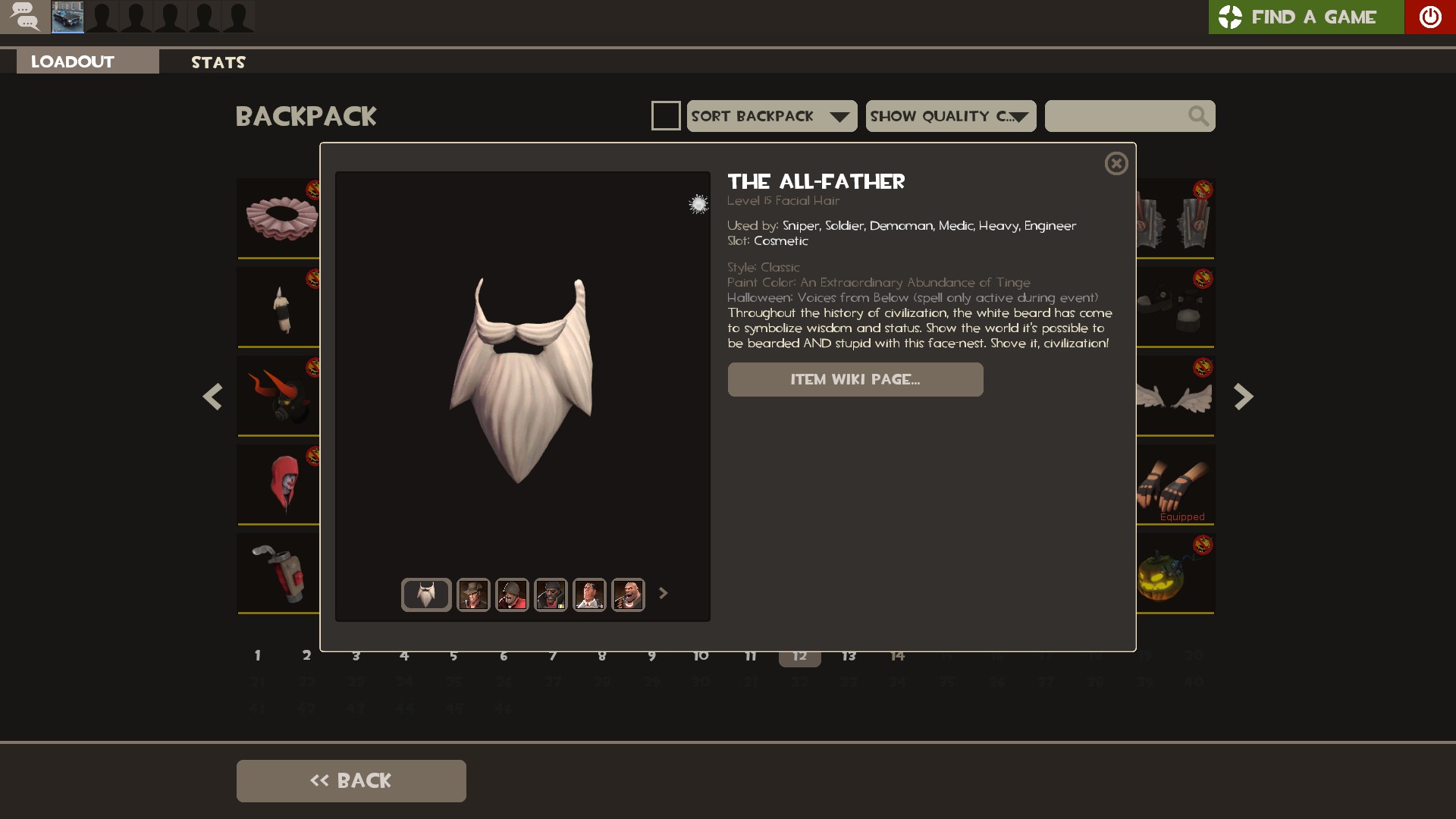Open the Show Quality Colors dropdown
The image size is (1456, 819).
click(x=951, y=116)
